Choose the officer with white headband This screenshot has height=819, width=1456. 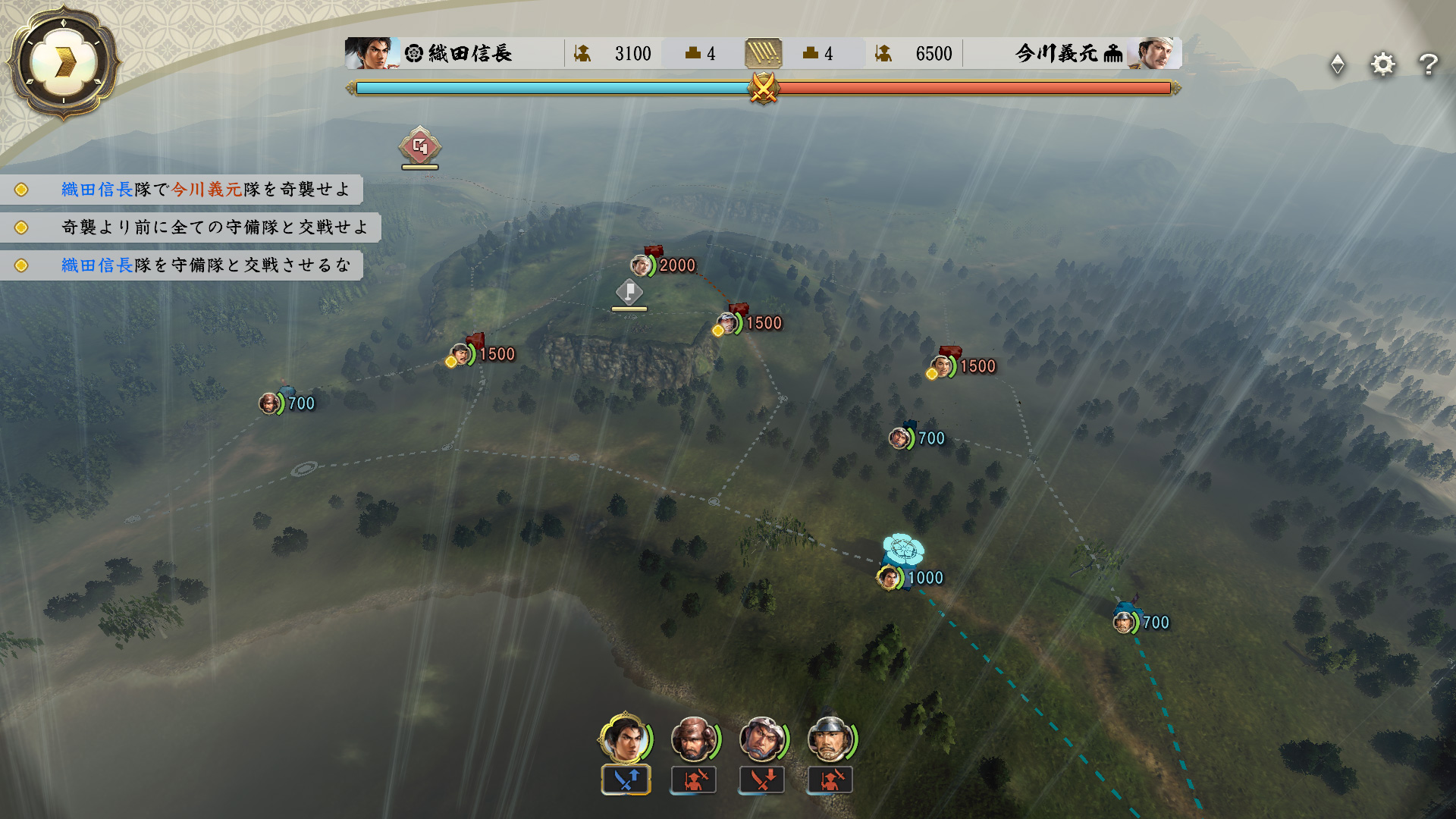coord(762,739)
